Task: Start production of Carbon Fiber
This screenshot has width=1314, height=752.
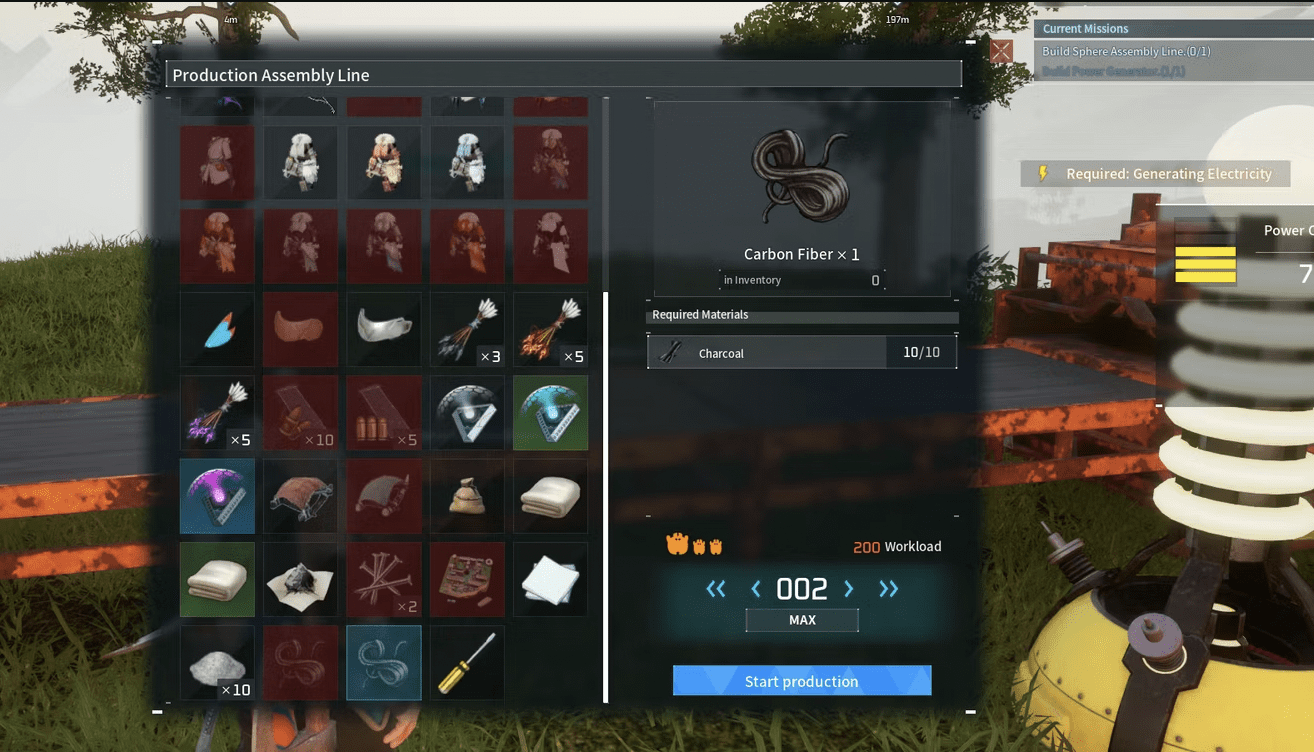Action: 801,681
